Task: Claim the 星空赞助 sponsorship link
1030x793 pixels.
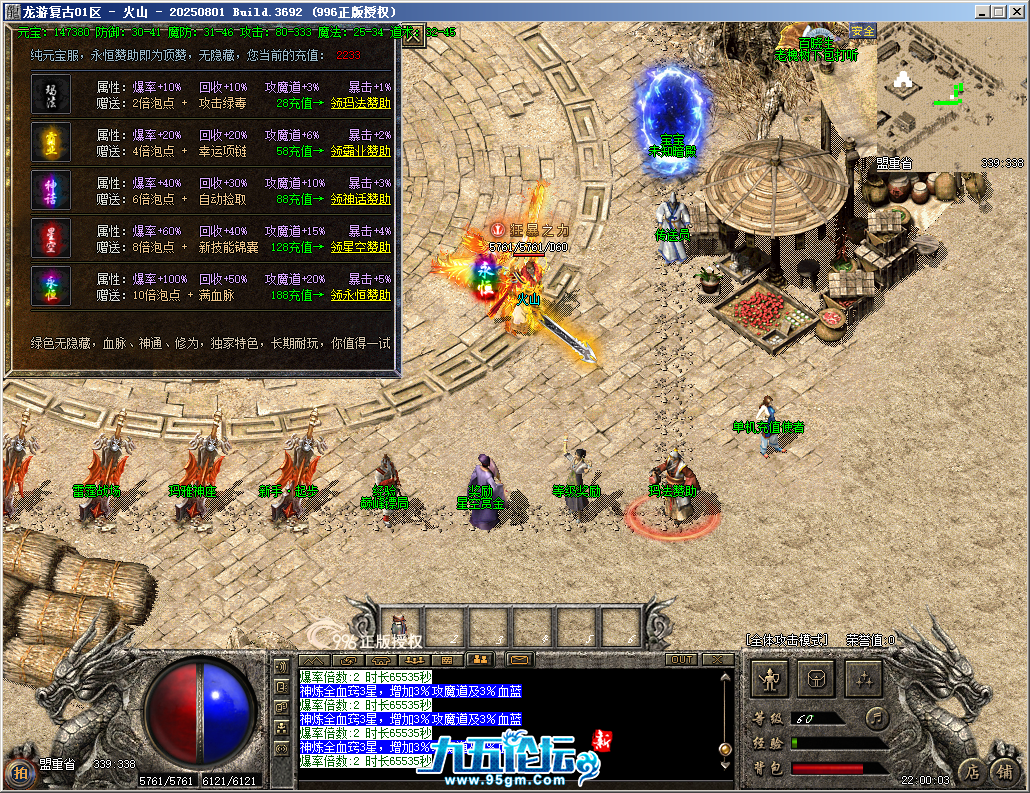Action: (361, 247)
